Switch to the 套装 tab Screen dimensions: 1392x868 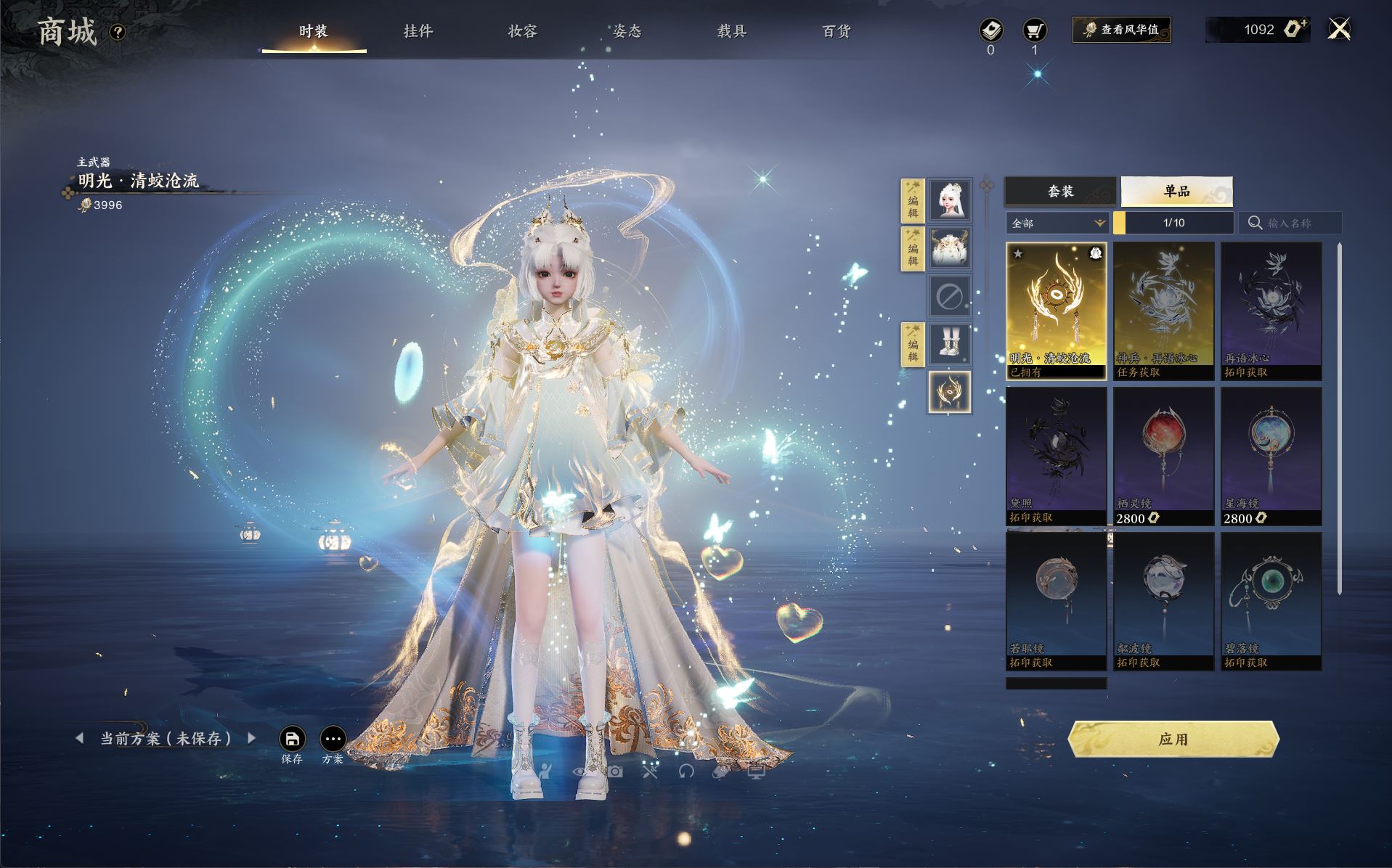[1060, 191]
